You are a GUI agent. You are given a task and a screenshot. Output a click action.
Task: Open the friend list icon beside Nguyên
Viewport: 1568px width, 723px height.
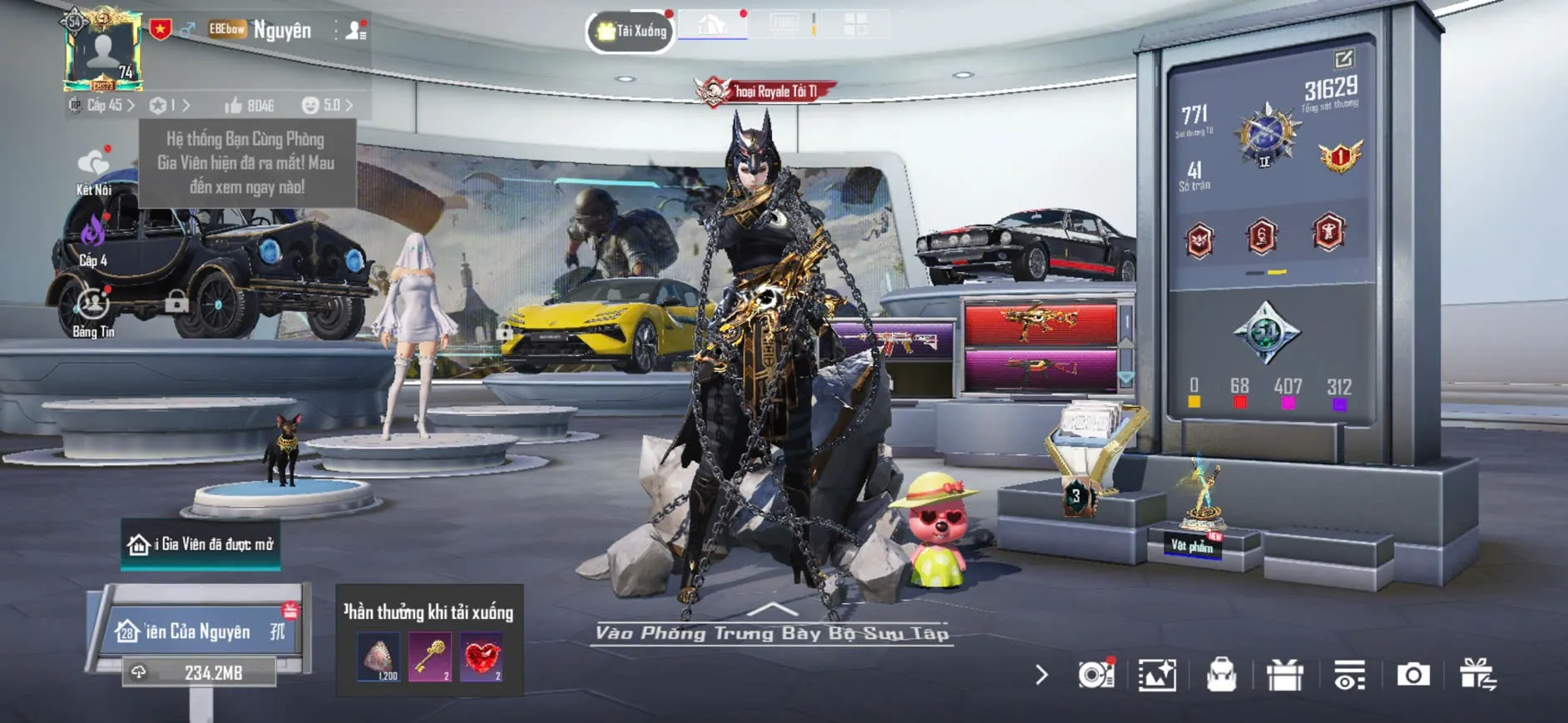[356, 31]
